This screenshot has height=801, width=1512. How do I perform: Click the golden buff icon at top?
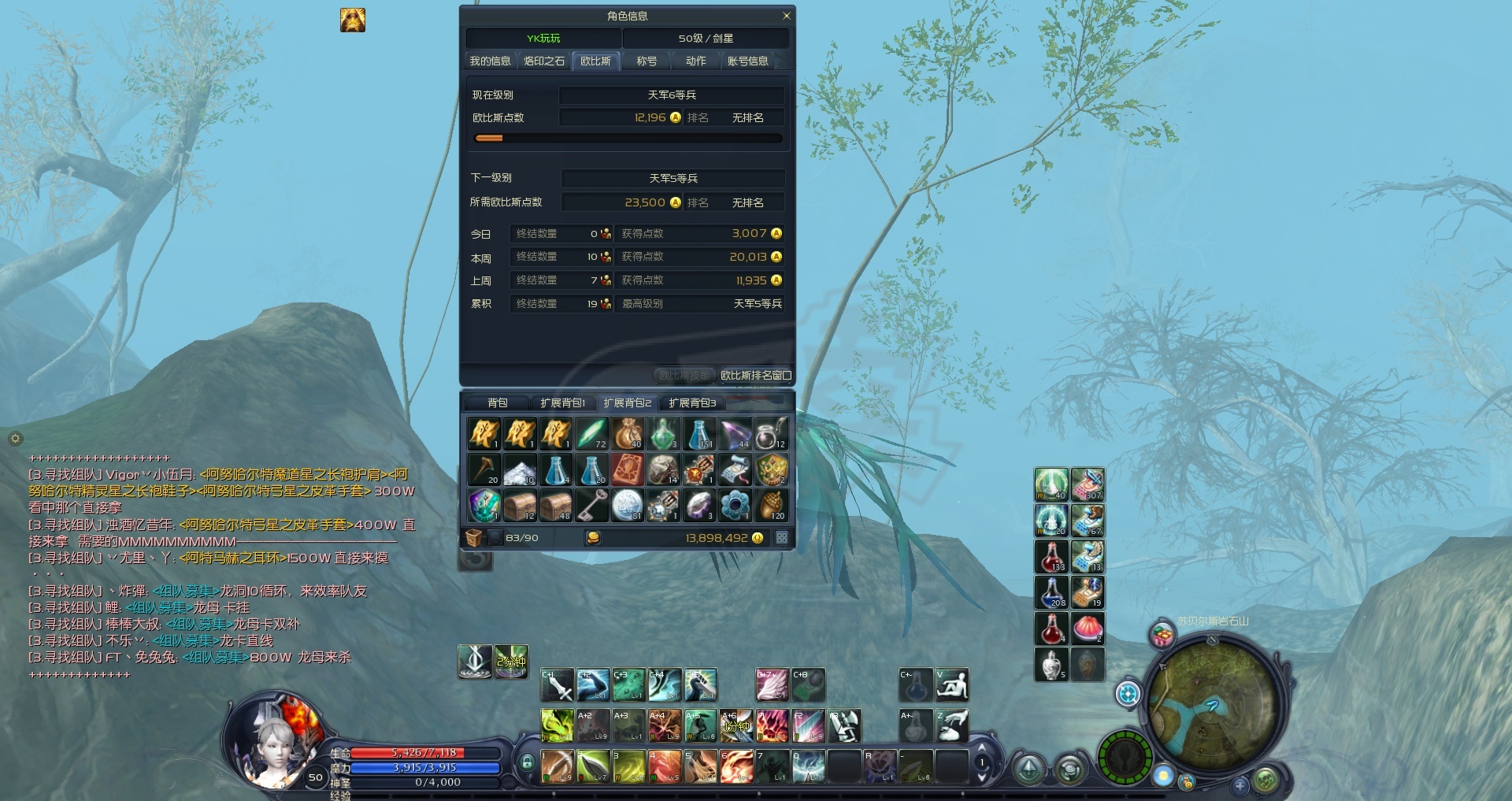[x=353, y=20]
